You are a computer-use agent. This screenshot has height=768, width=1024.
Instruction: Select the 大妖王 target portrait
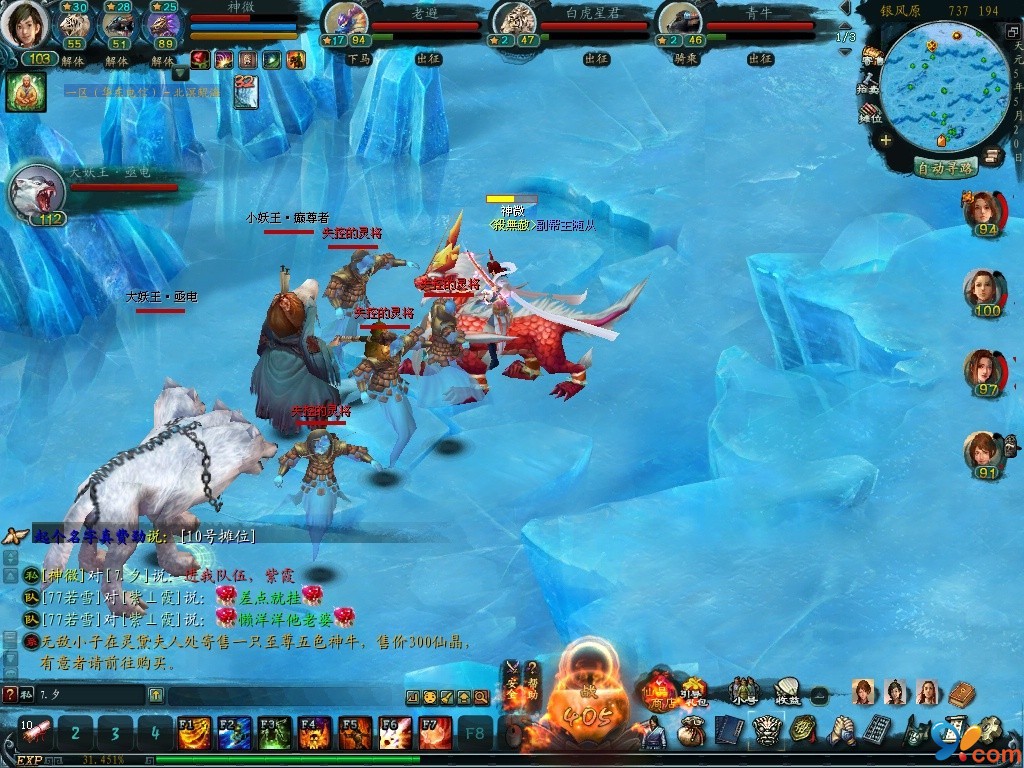[36, 191]
